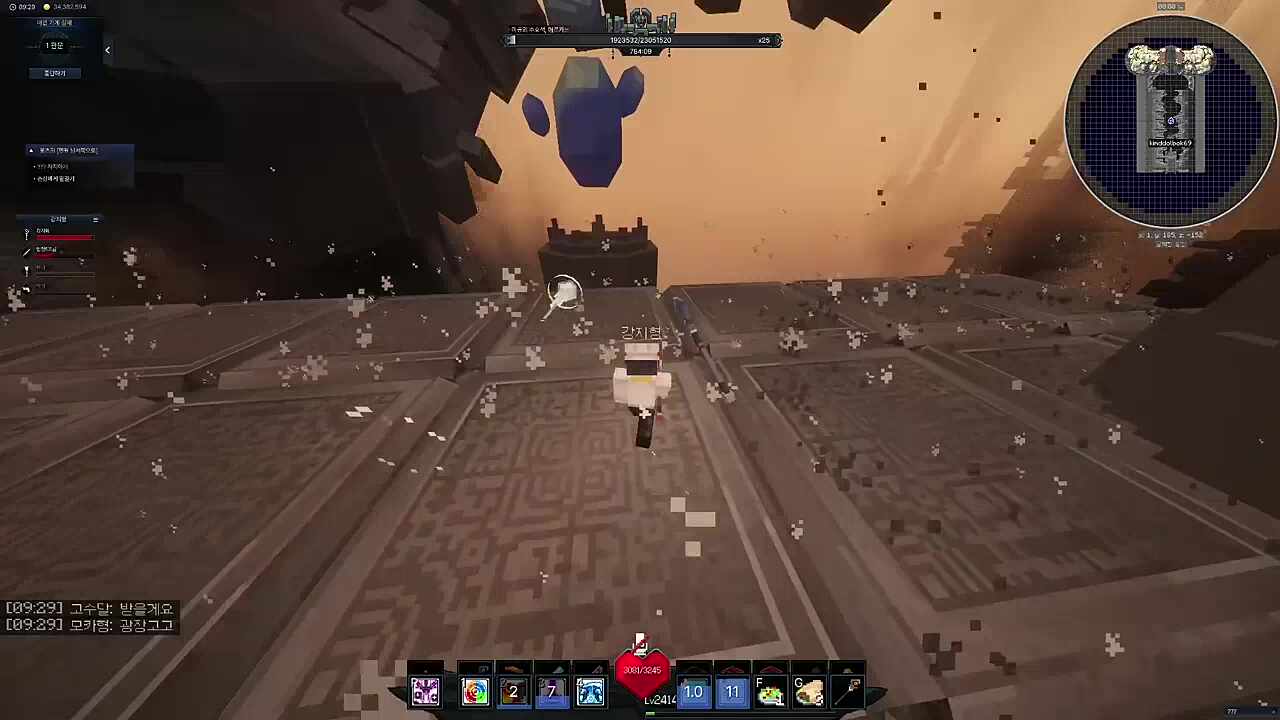This screenshot has height=720, width=1280.
Task: Click the chat log messages
Action: (x=90, y=616)
